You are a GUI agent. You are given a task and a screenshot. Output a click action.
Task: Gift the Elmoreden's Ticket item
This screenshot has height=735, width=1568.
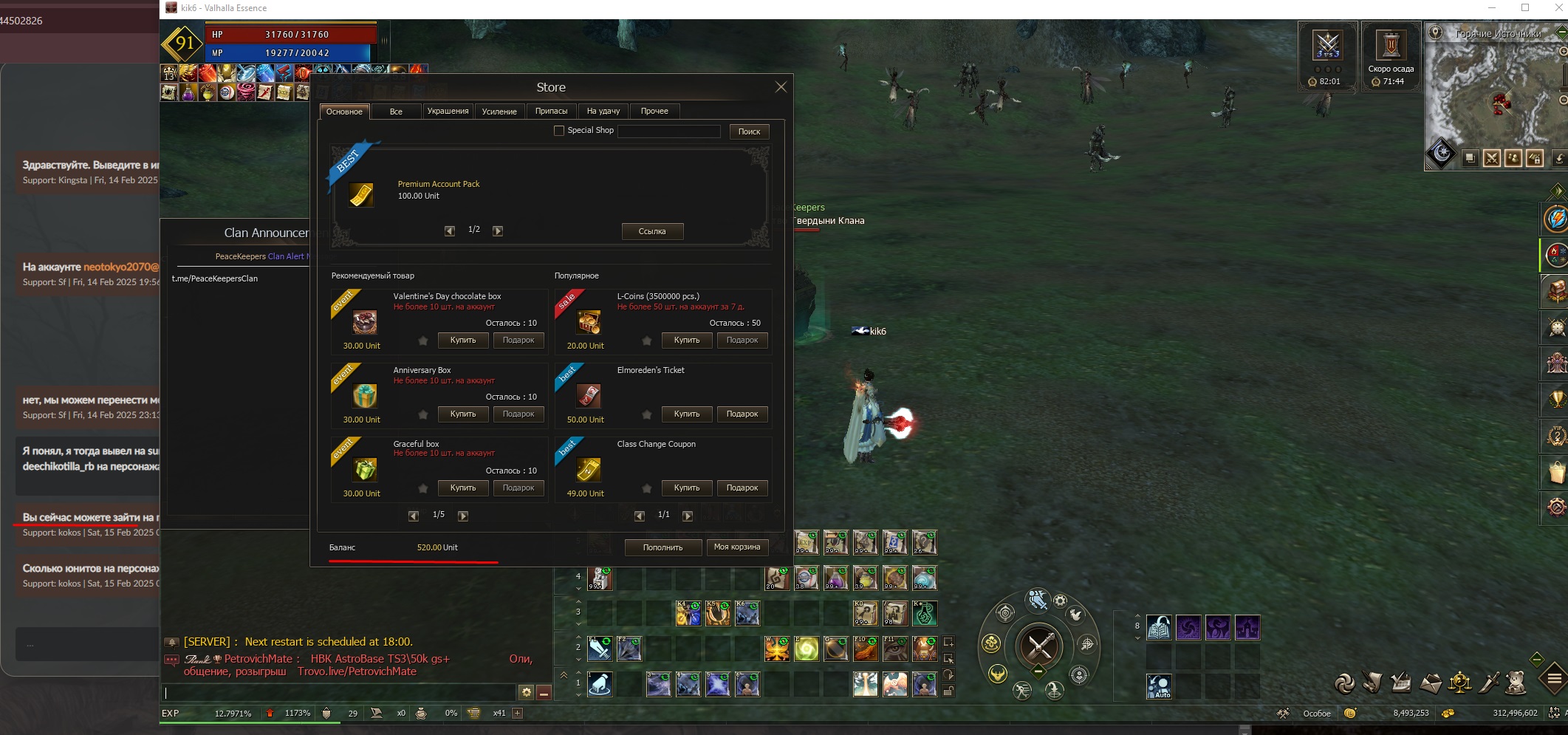coord(742,414)
